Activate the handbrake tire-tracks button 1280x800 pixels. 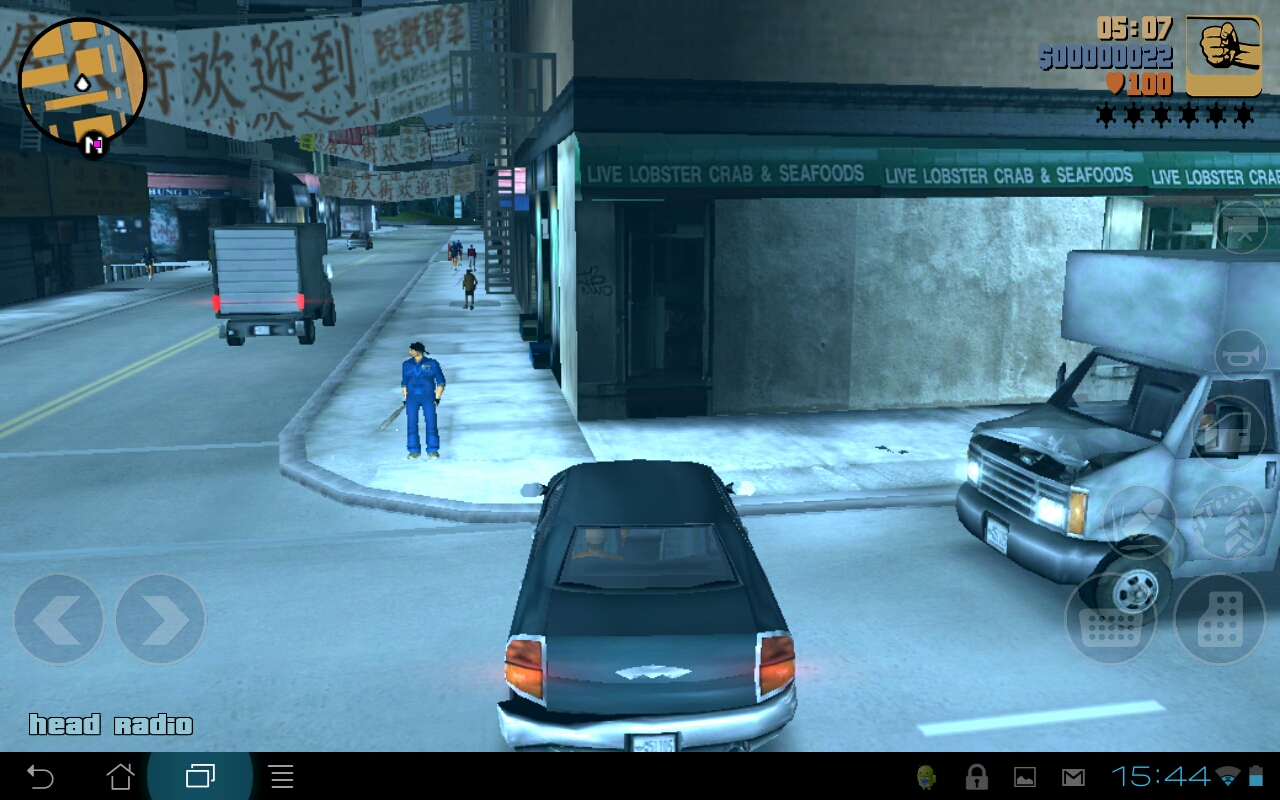click(x=1229, y=524)
